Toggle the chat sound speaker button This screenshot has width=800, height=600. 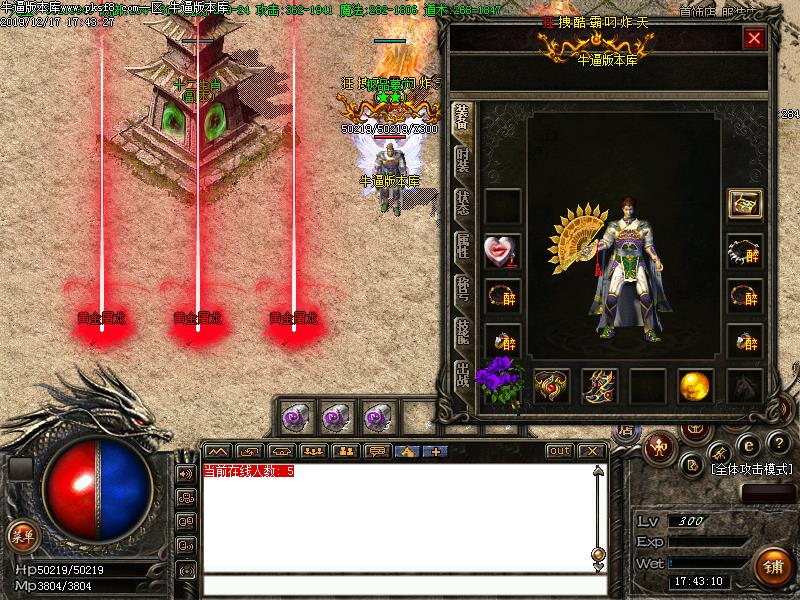[185, 473]
